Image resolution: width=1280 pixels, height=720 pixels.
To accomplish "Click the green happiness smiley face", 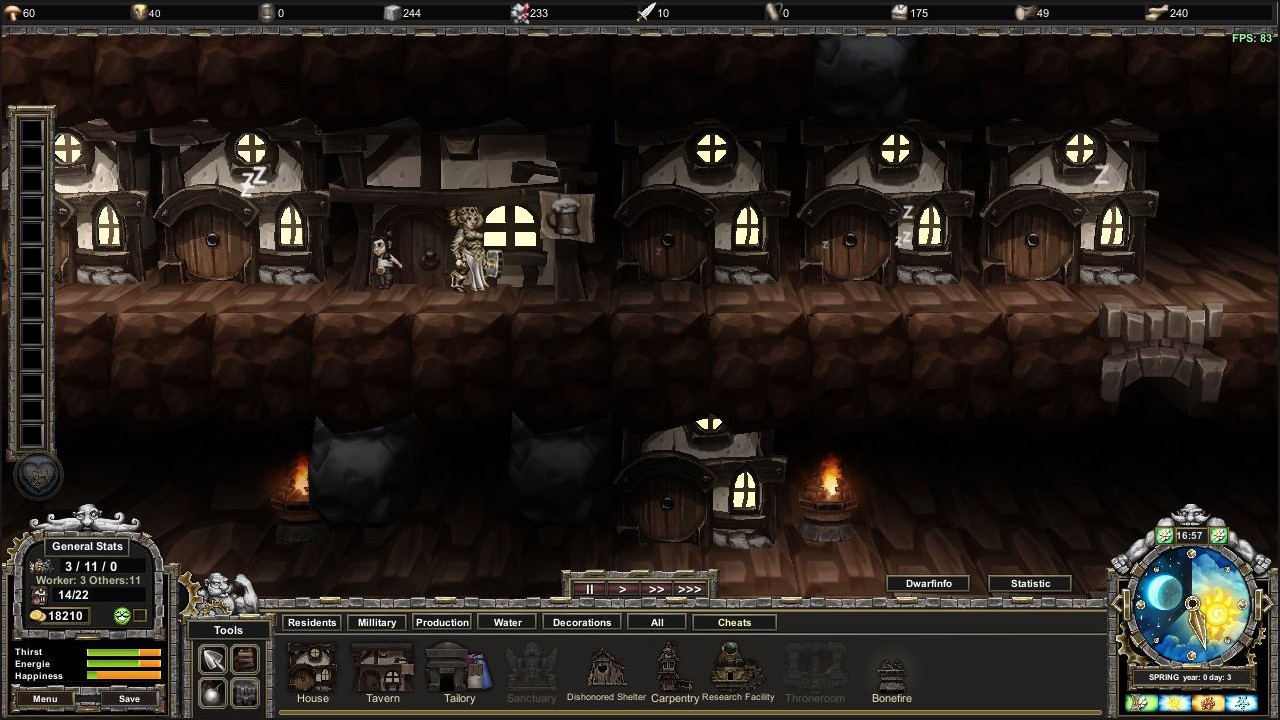I will click(122, 615).
